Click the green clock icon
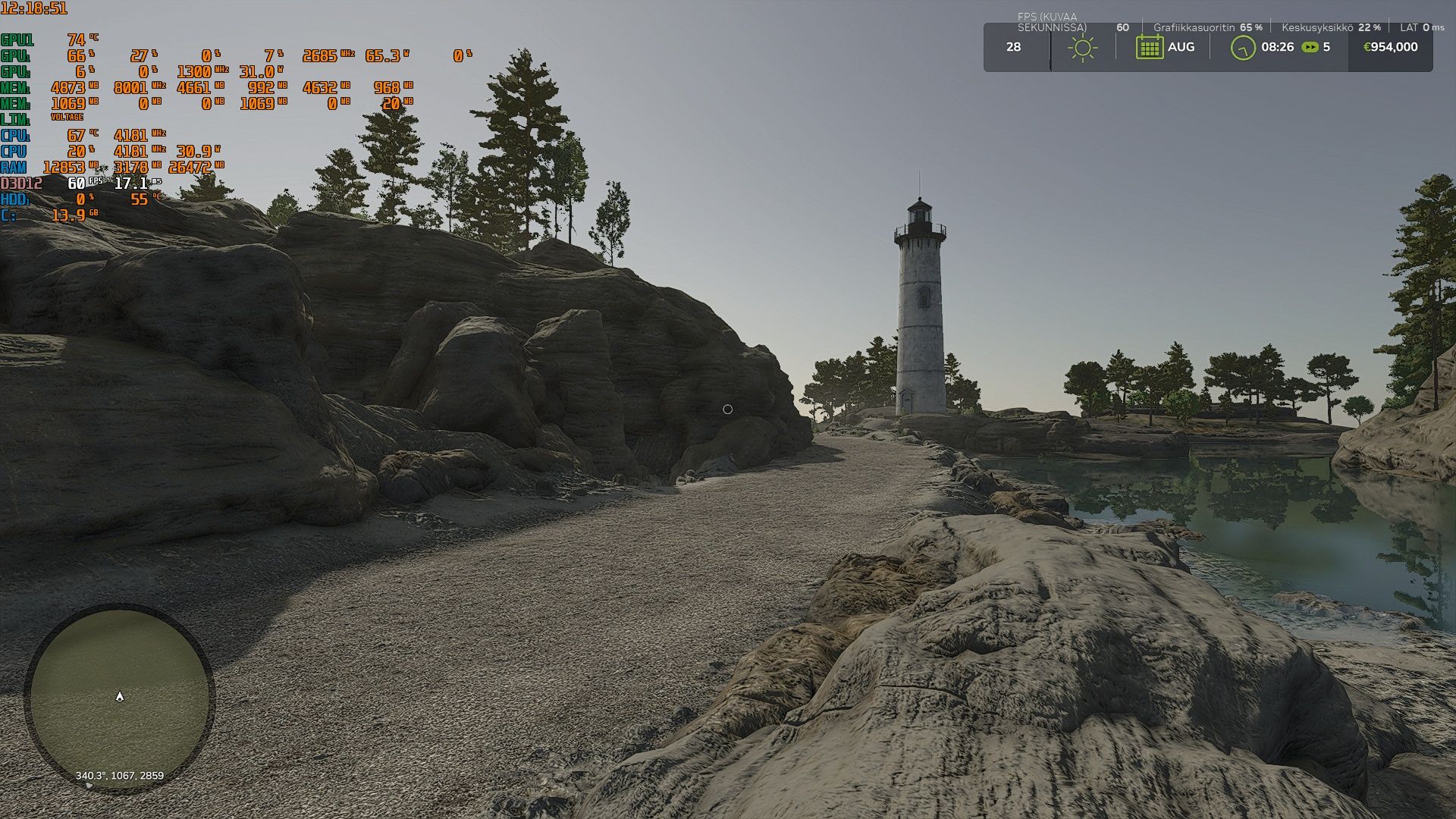Image resolution: width=1456 pixels, height=819 pixels. click(1243, 48)
